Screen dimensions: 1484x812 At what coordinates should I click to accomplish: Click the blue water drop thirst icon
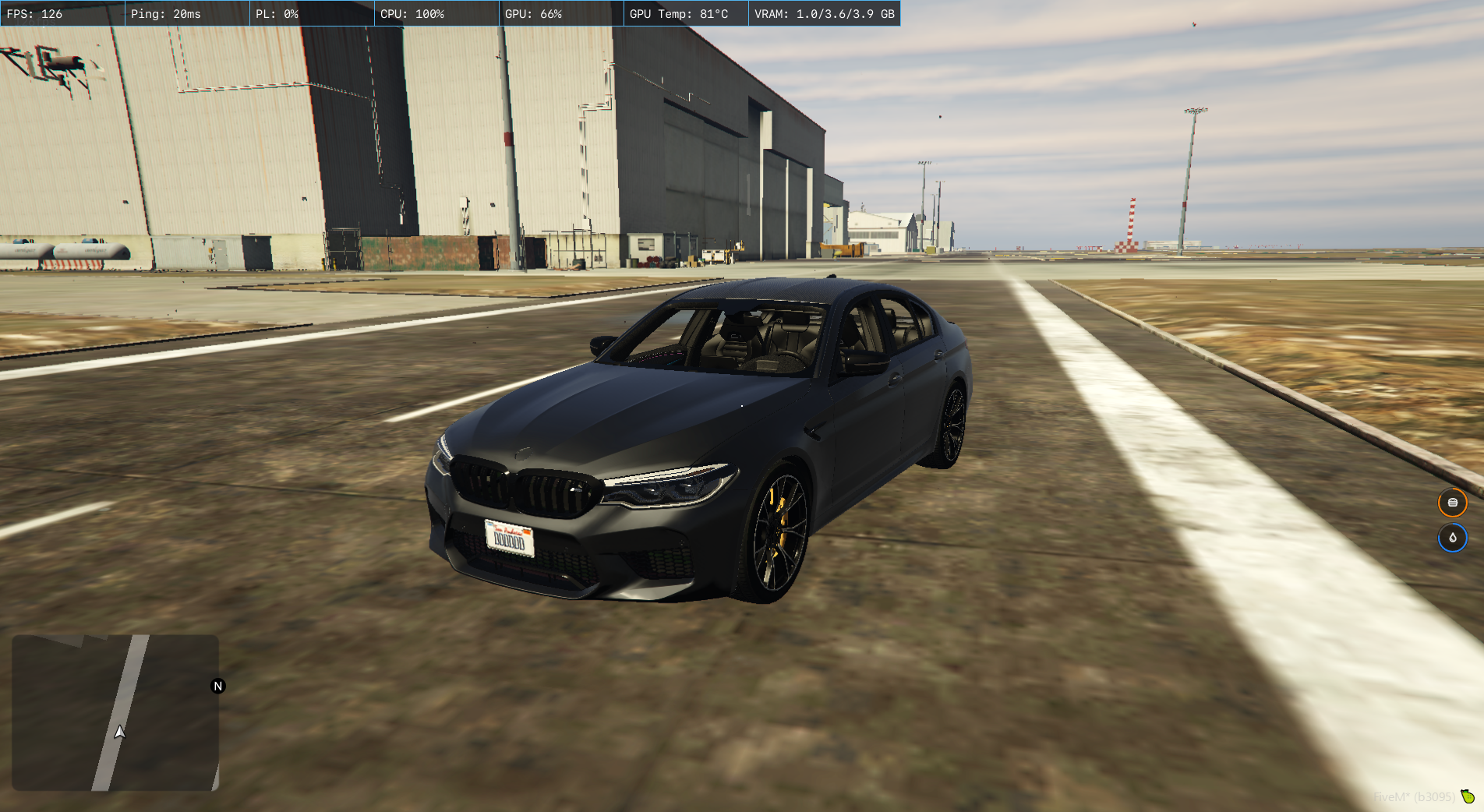coord(1452,538)
